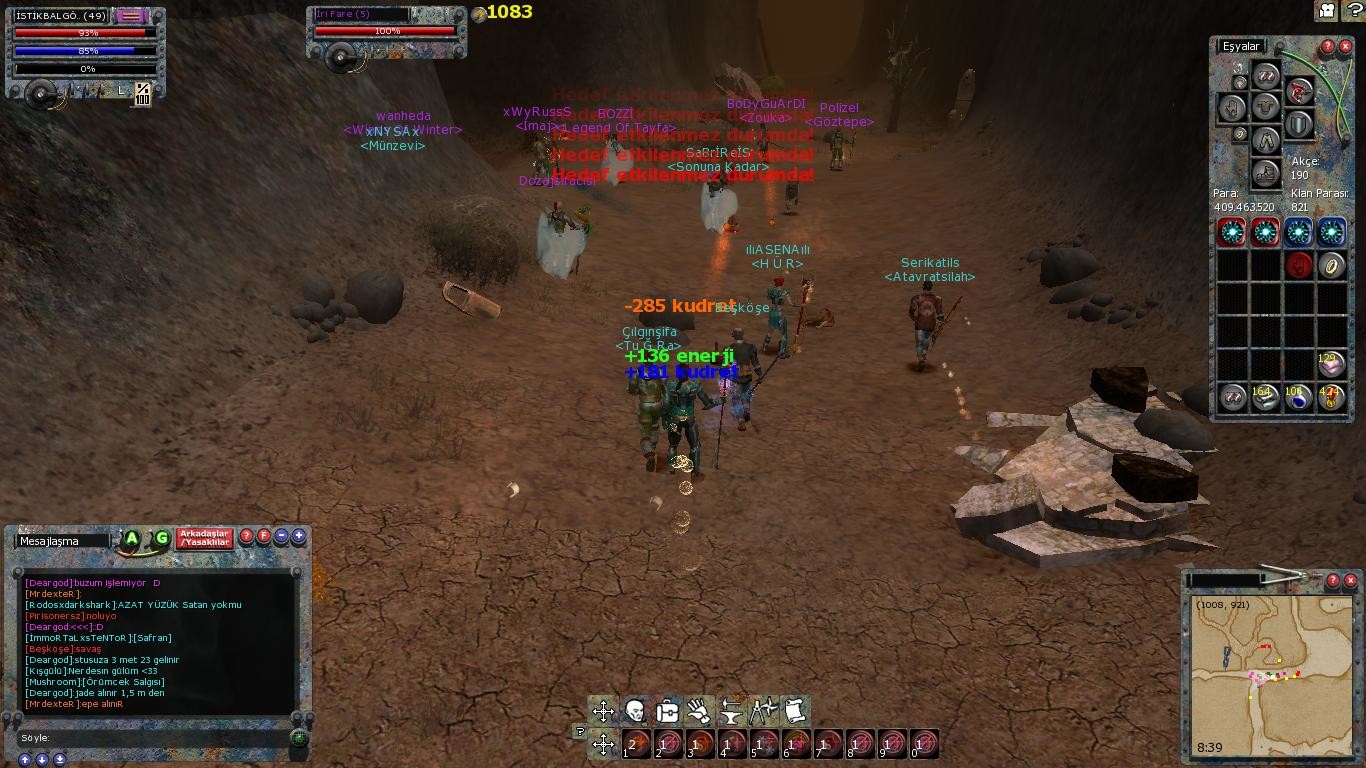Open help for the Eşyalar inventory panel
This screenshot has height=768, width=1366.
click(x=1328, y=46)
